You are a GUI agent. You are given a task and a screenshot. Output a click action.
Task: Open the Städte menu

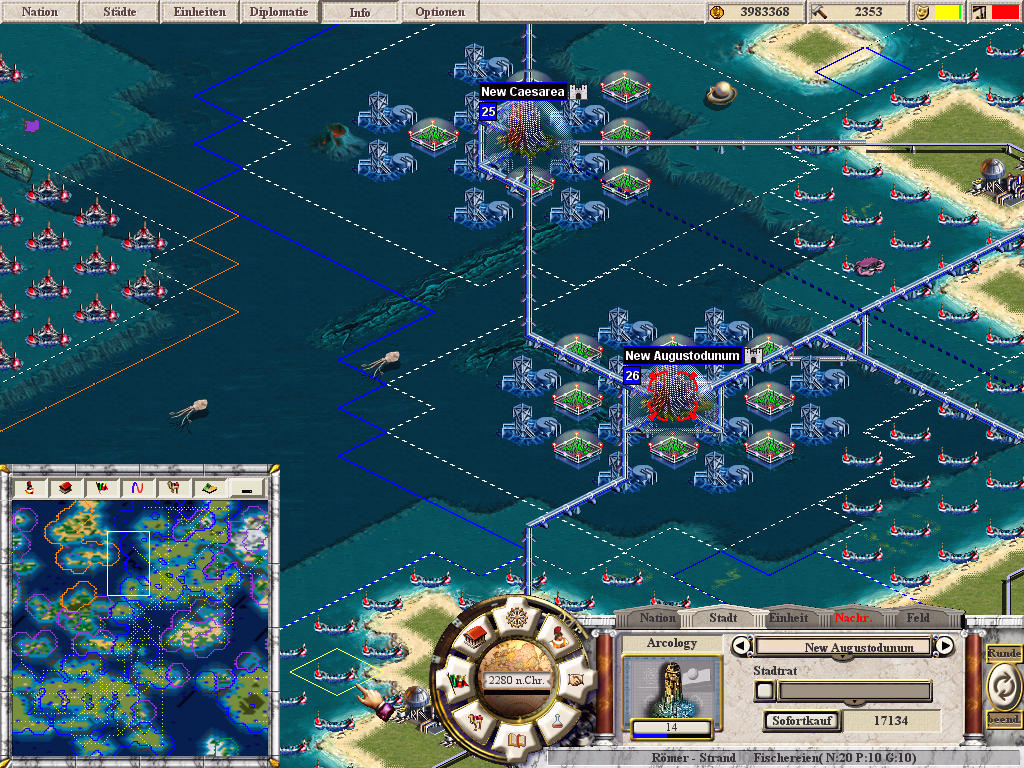coord(120,12)
